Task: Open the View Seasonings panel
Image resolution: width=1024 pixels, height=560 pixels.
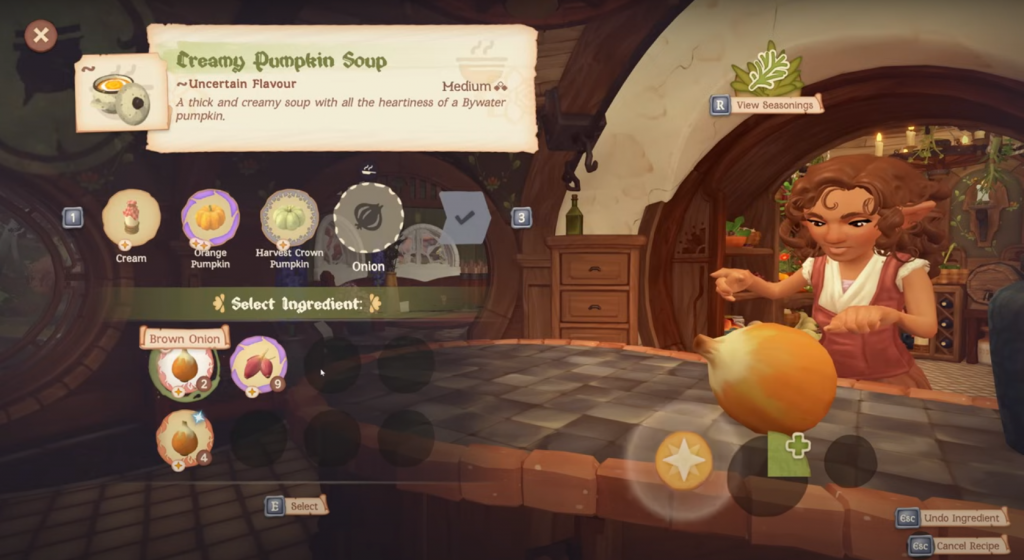Action: [766, 104]
